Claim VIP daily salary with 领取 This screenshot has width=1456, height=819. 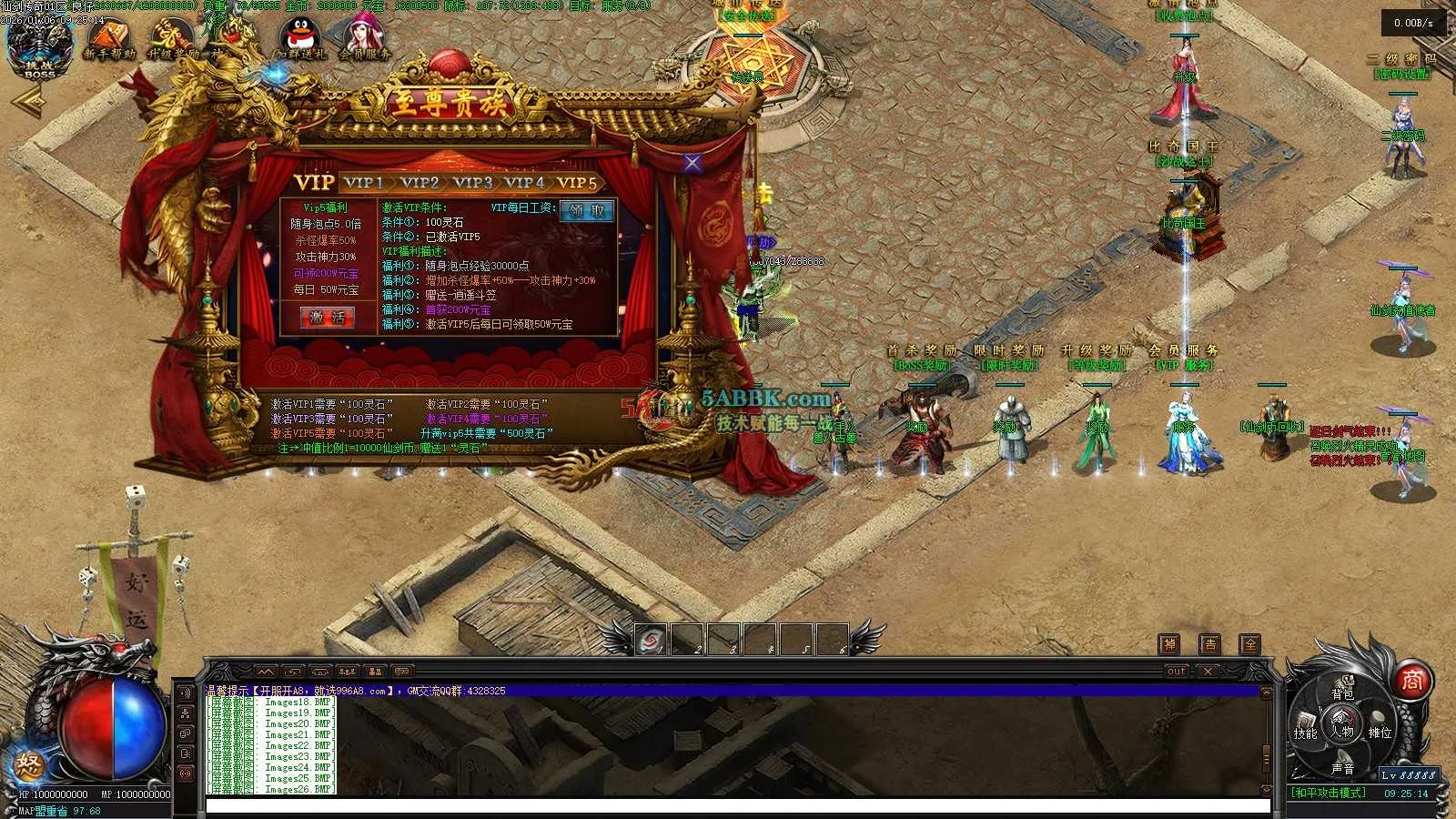588,211
